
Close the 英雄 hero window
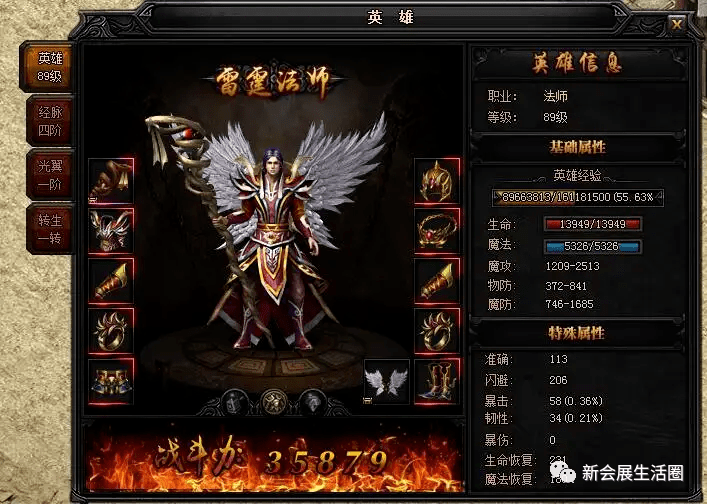(x=677, y=24)
